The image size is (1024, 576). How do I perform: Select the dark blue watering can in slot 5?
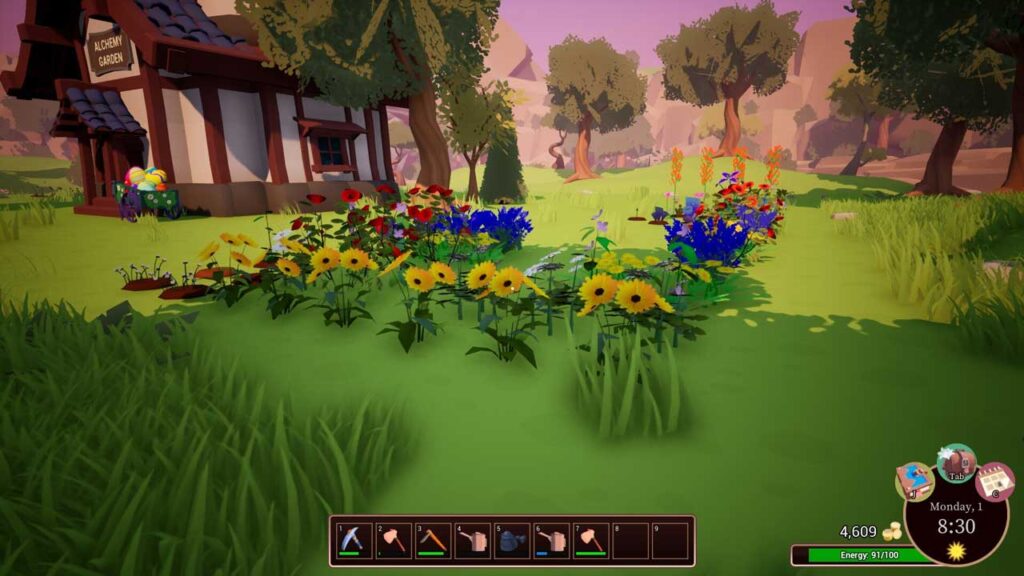[x=511, y=541]
